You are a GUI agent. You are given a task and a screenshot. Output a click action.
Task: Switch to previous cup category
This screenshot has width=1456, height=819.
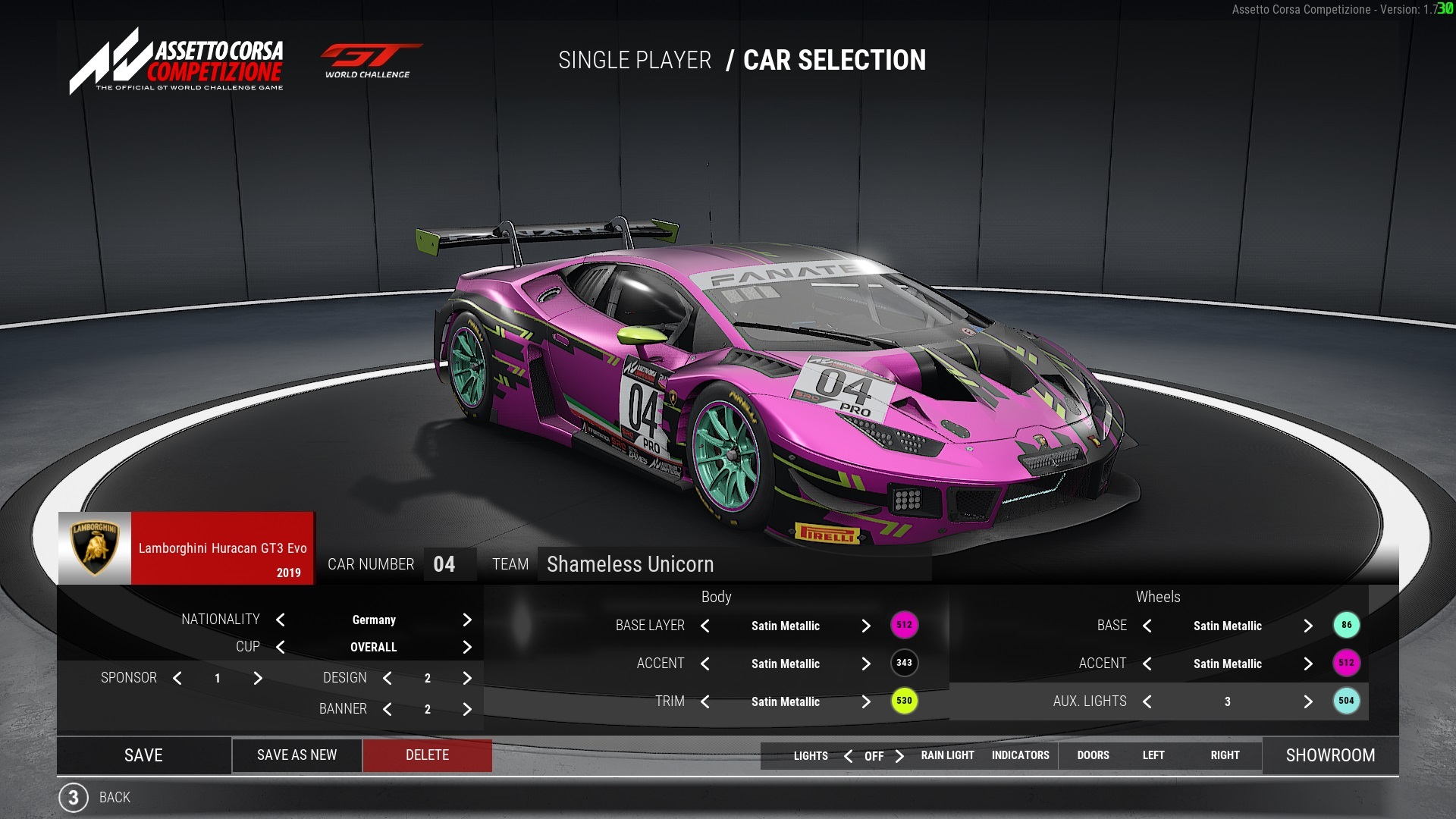281,648
